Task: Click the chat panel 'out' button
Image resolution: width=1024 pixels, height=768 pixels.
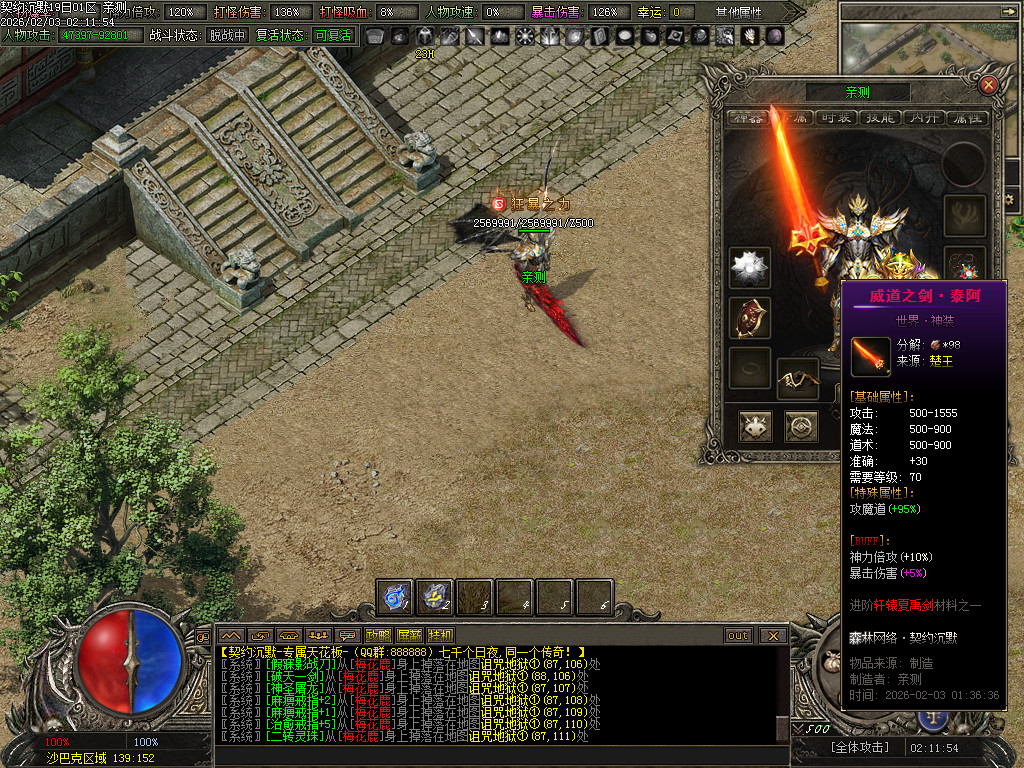Action: click(x=738, y=635)
